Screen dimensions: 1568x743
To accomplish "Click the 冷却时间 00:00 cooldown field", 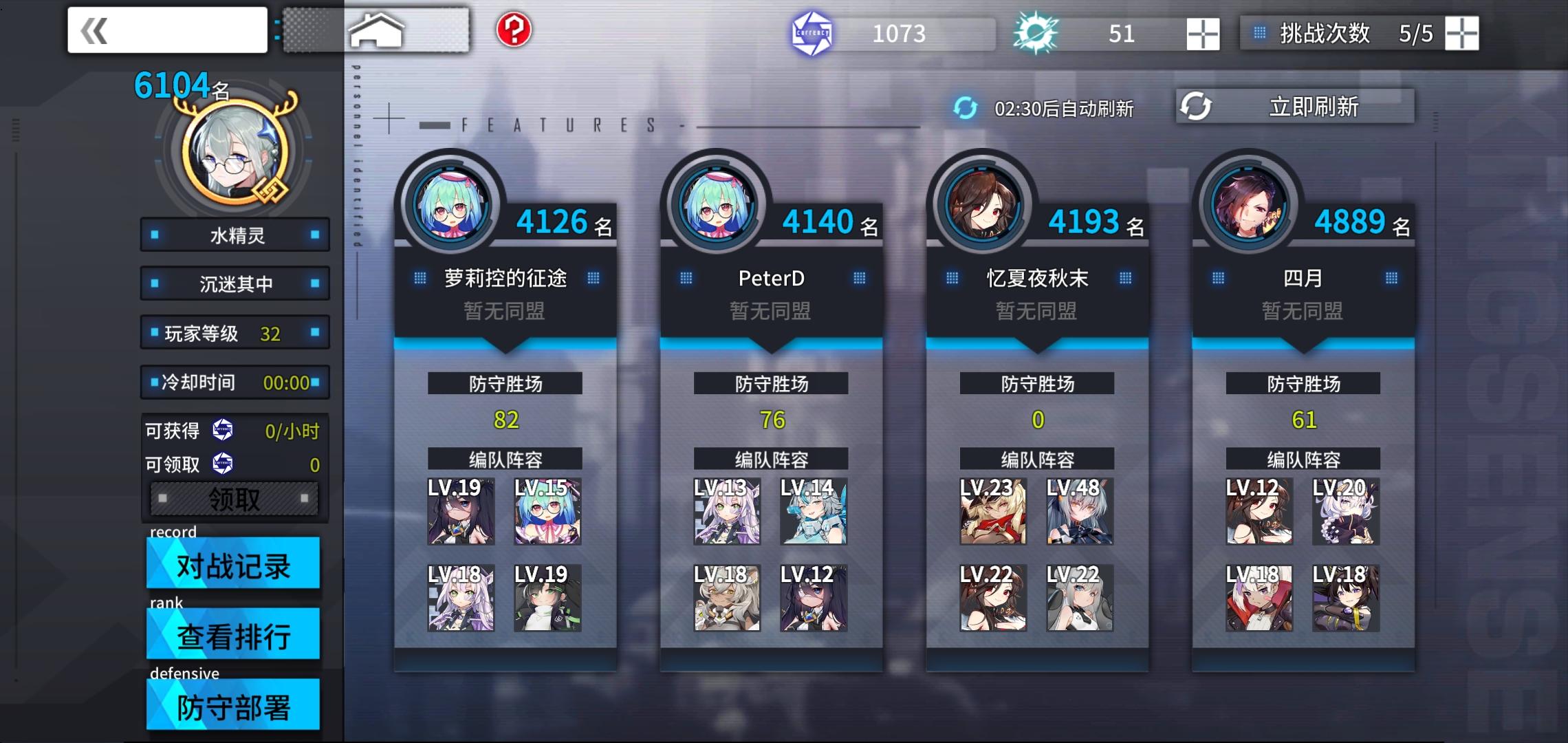I will coord(235,383).
